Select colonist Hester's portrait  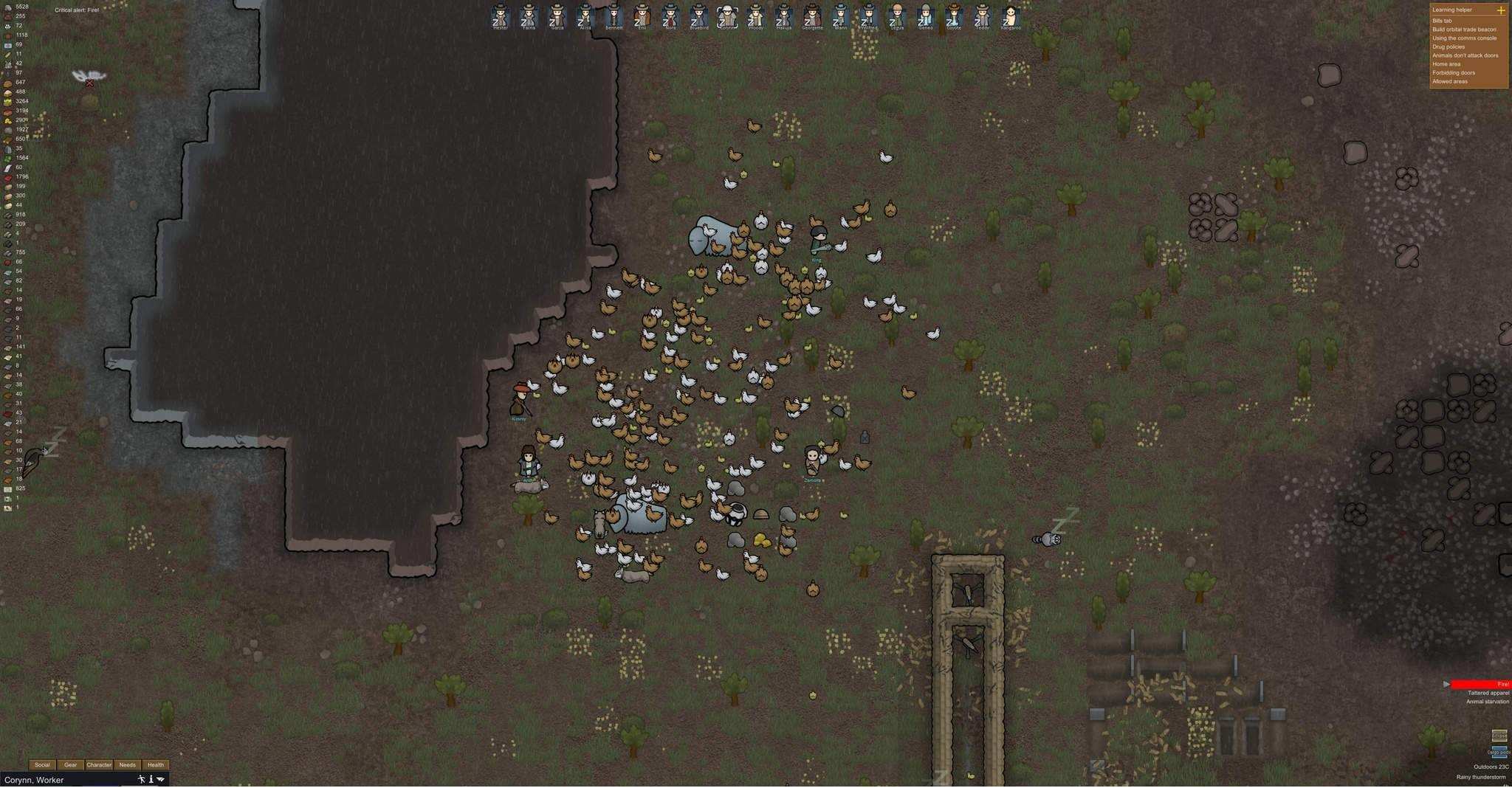(501, 16)
